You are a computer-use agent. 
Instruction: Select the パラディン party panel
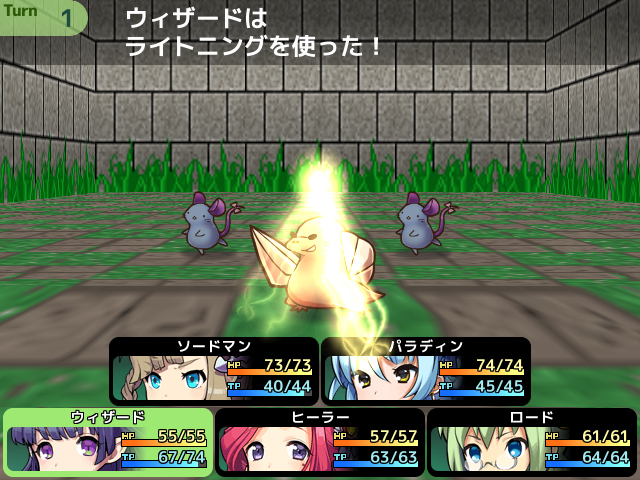tap(426, 371)
